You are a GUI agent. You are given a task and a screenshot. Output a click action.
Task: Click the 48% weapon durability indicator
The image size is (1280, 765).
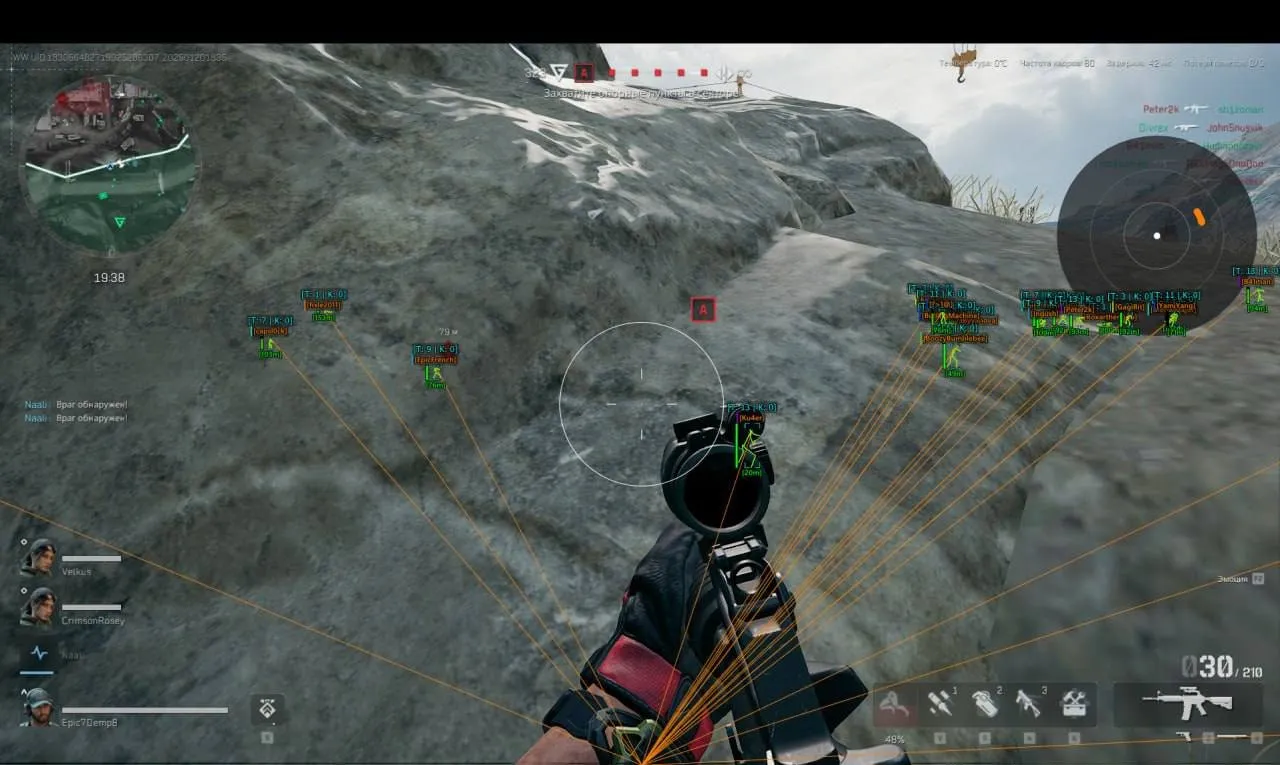click(x=892, y=738)
